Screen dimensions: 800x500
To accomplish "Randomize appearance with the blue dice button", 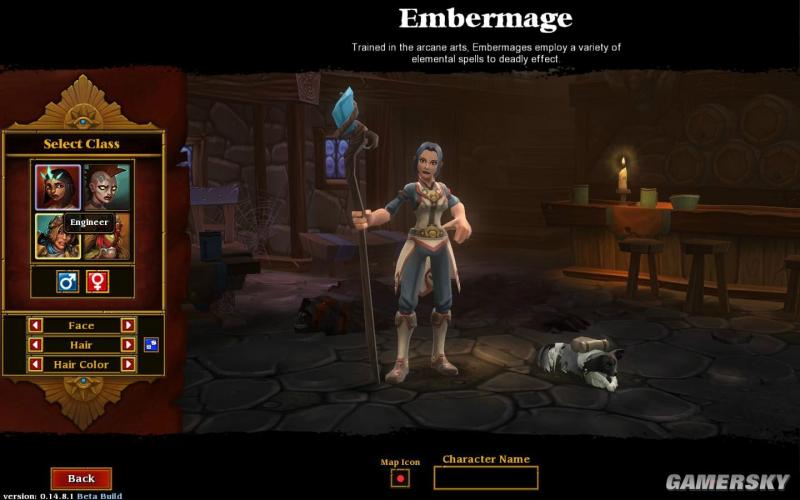I will tap(150, 345).
